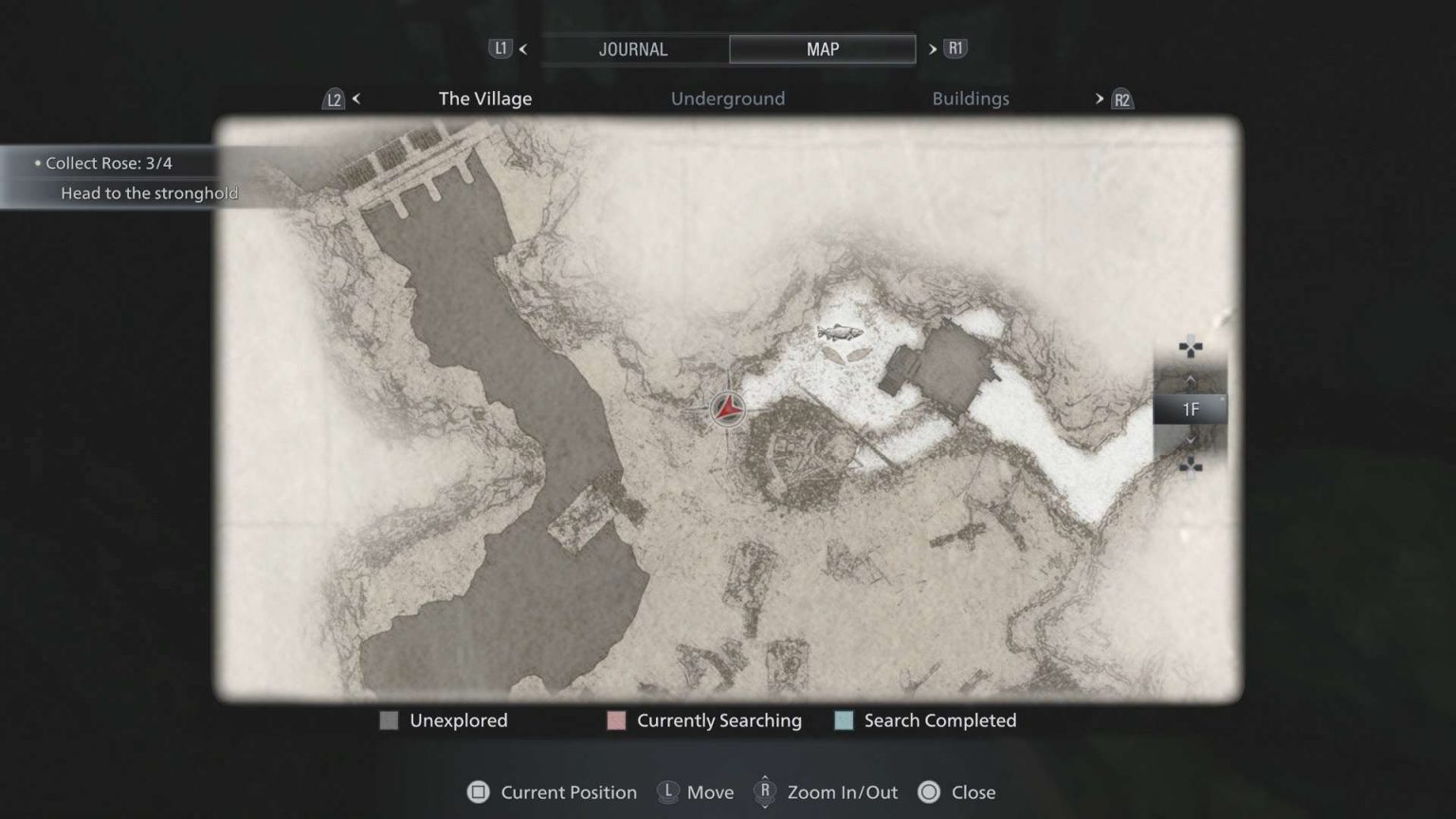Select the fish landmark icon on the map
Viewport: 1456px width, 819px height.
click(838, 334)
